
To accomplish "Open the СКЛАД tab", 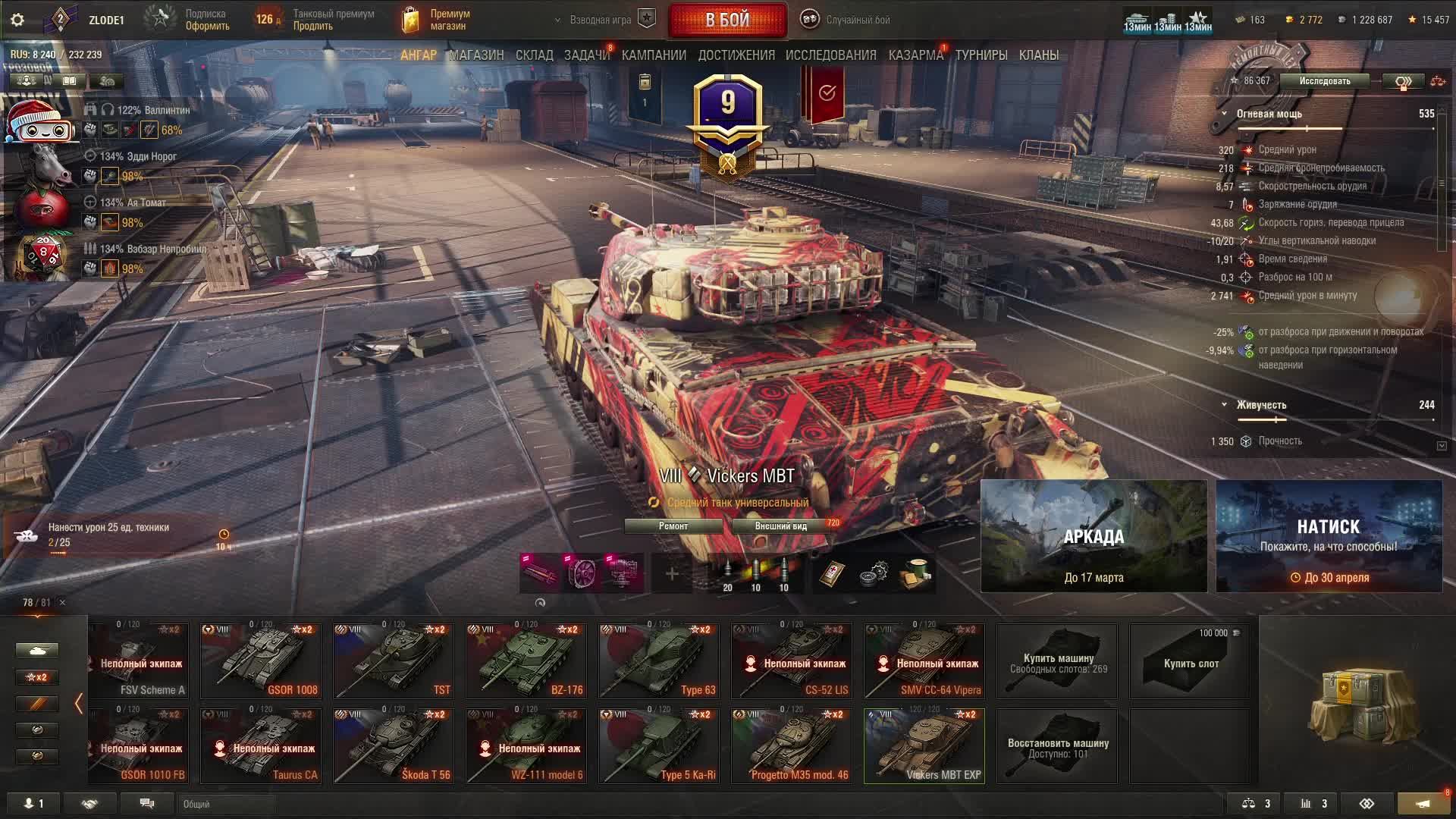I will [534, 55].
